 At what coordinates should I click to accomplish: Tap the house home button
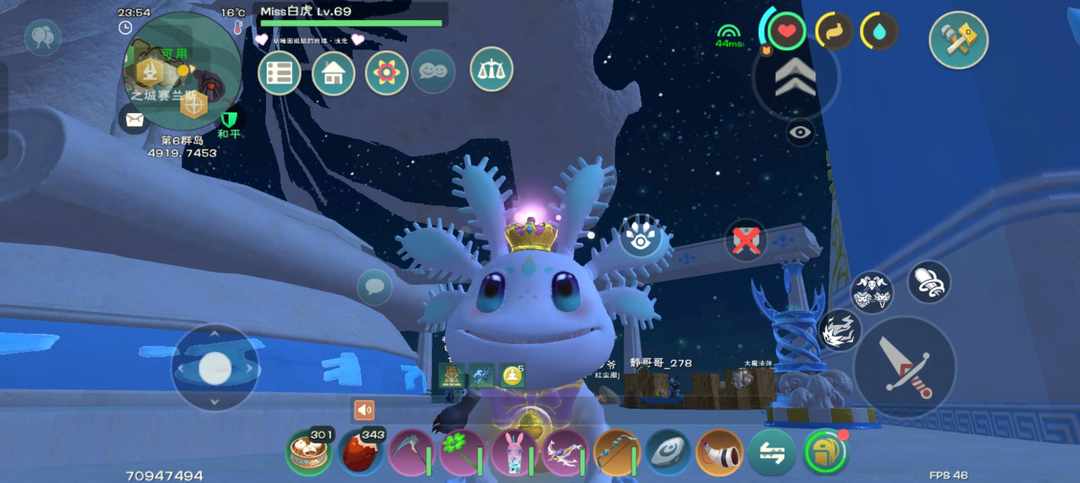pyautogui.click(x=333, y=73)
